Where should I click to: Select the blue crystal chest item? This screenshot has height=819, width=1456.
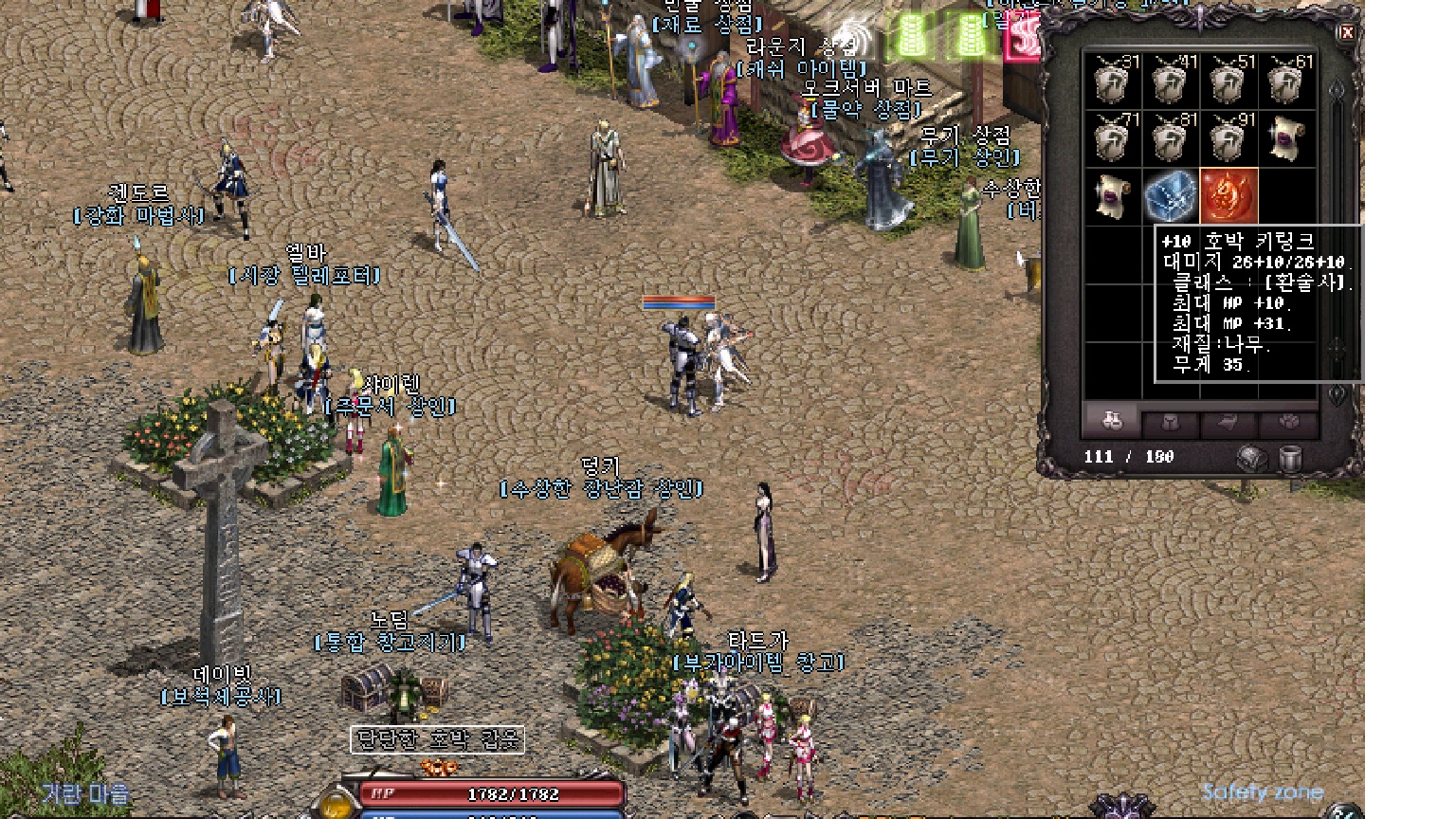(1171, 196)
